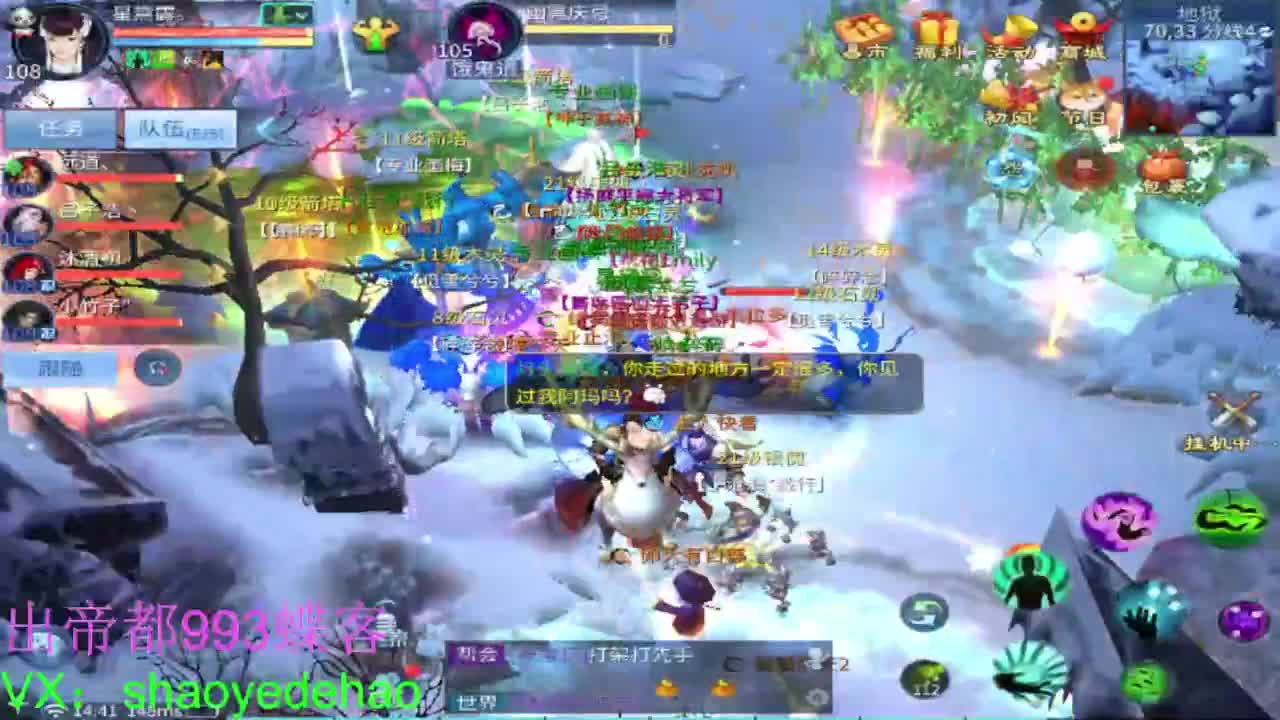
Task: Switch to the 世界 chat tab
Action: coord(477,701)
